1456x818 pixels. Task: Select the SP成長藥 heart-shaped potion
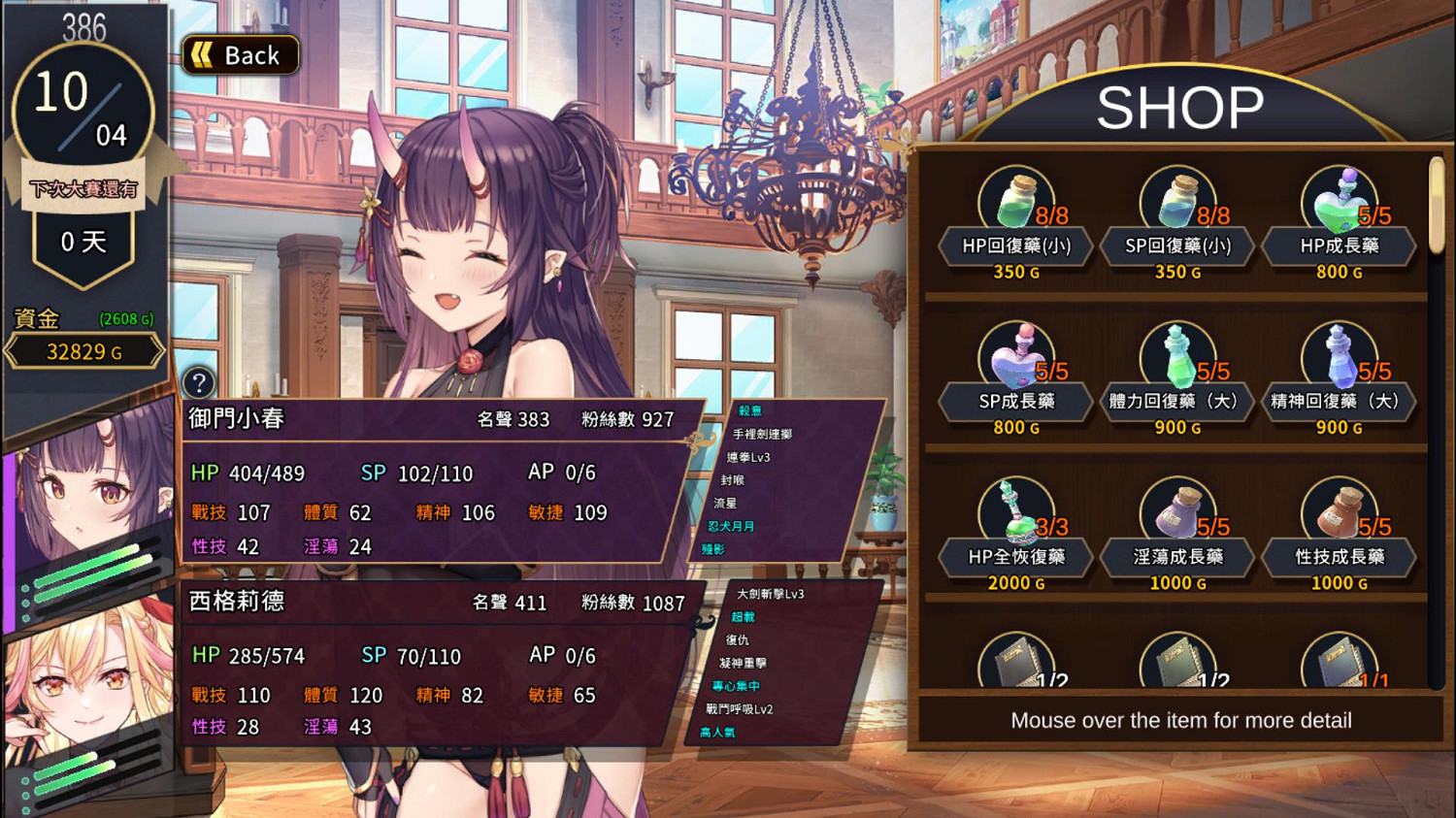1015,354
